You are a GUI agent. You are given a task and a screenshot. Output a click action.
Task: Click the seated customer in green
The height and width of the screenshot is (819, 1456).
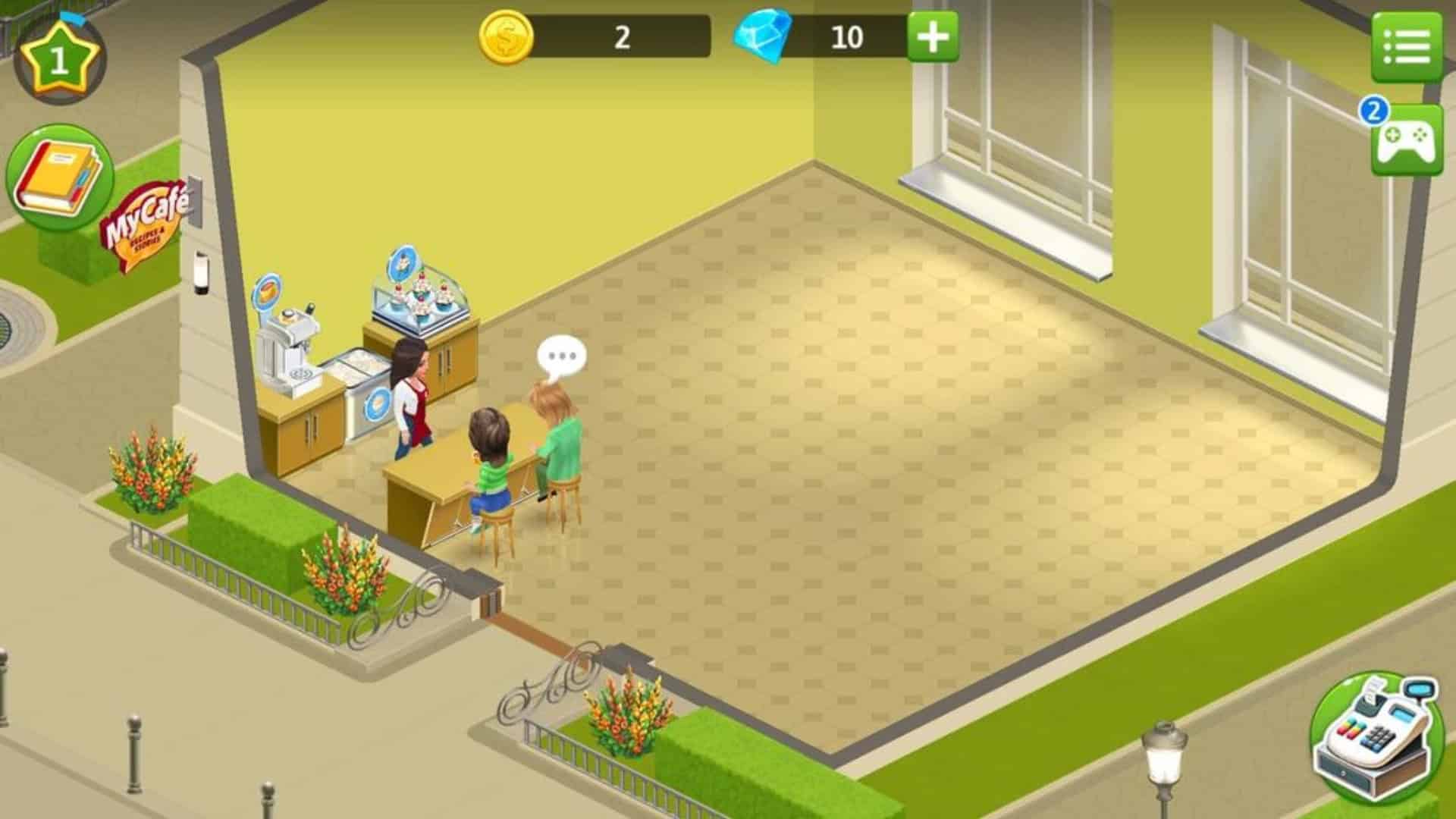489,463
